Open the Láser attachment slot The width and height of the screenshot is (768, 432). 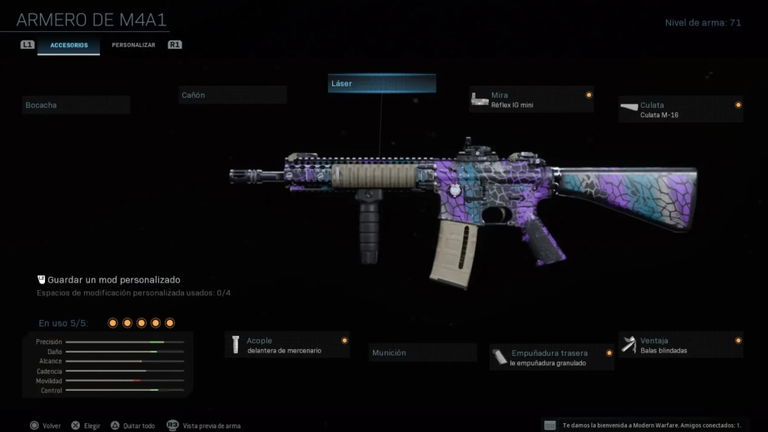[382, 84]
